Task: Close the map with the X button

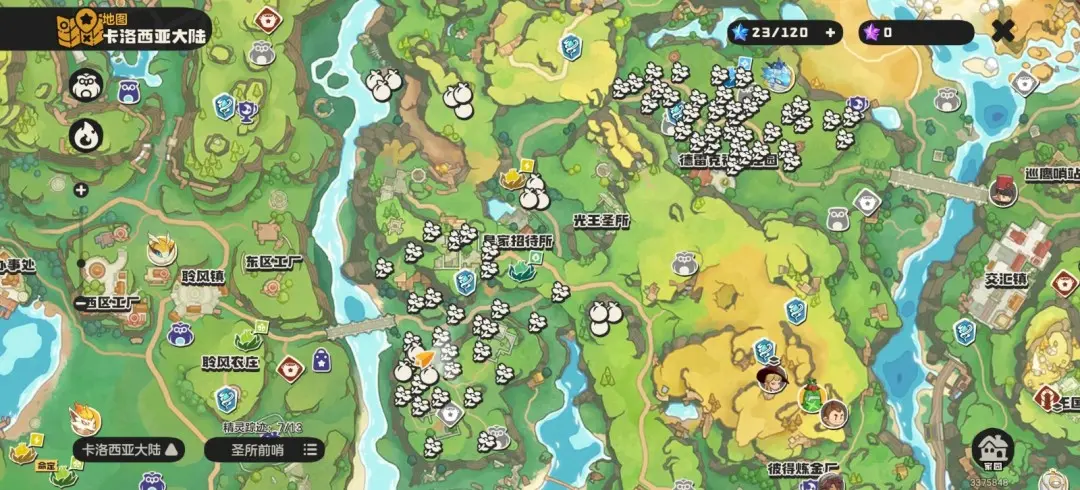Action: coord(1002,32)
